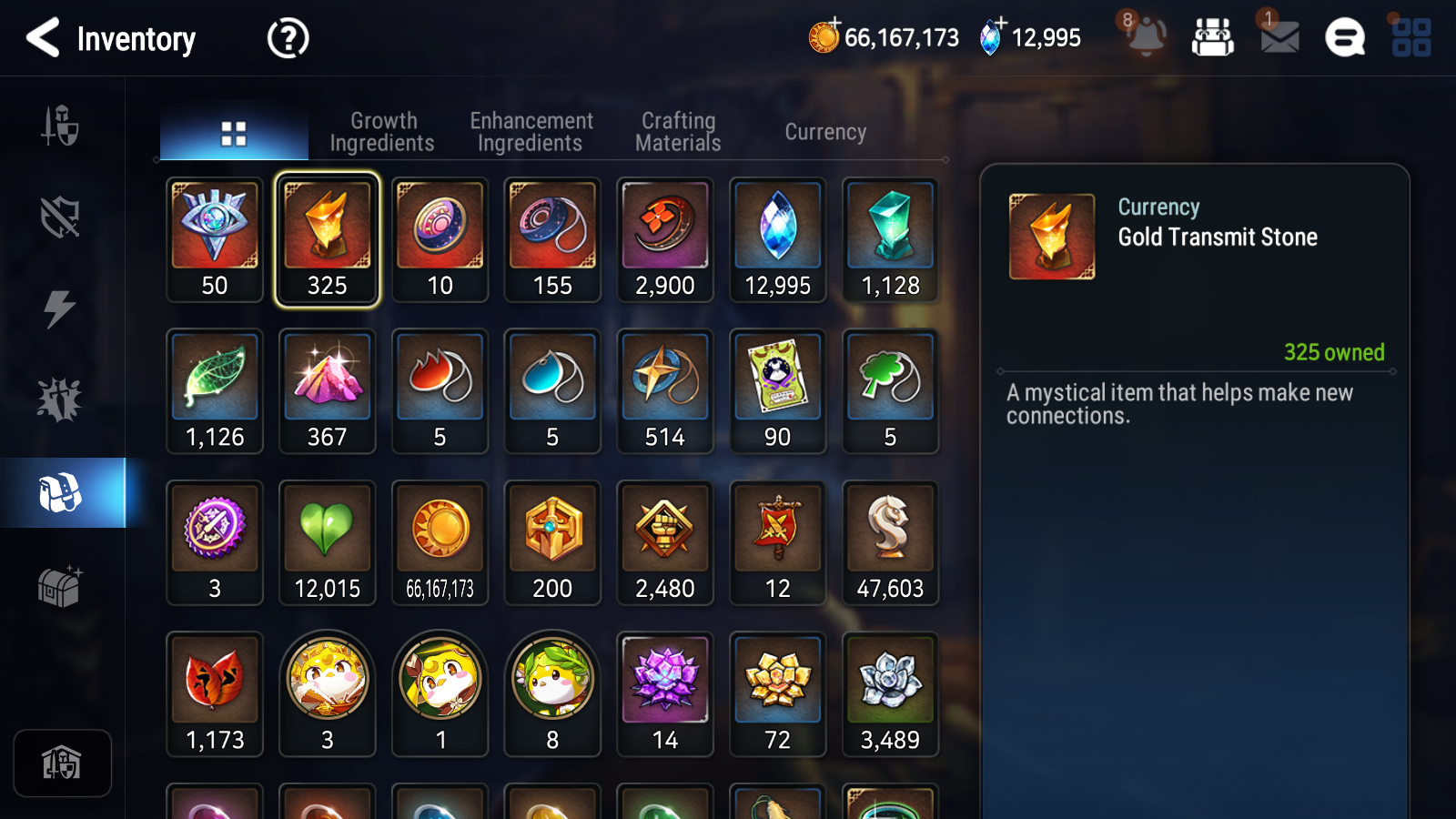The height and width of the screenshot is (819, 1456).
Task: Switch to the Currency tab
Action: tap(824, 131)
